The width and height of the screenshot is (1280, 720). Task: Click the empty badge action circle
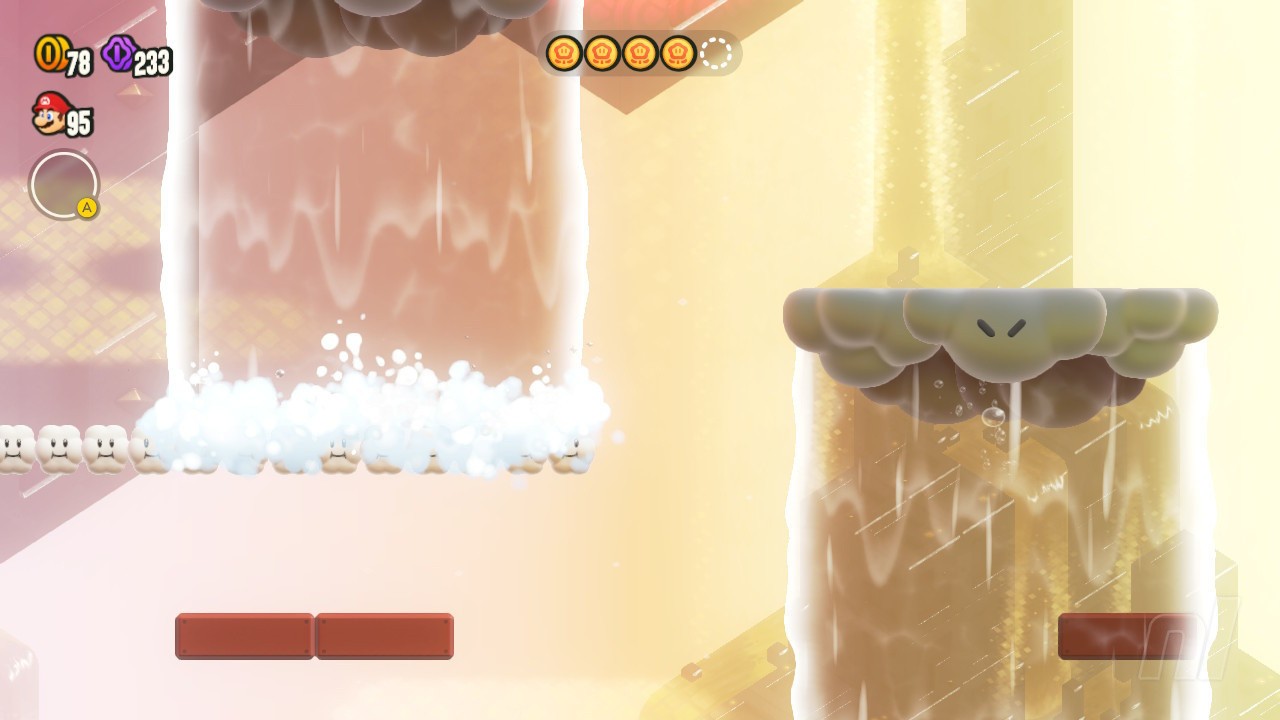tap(64, 185)
